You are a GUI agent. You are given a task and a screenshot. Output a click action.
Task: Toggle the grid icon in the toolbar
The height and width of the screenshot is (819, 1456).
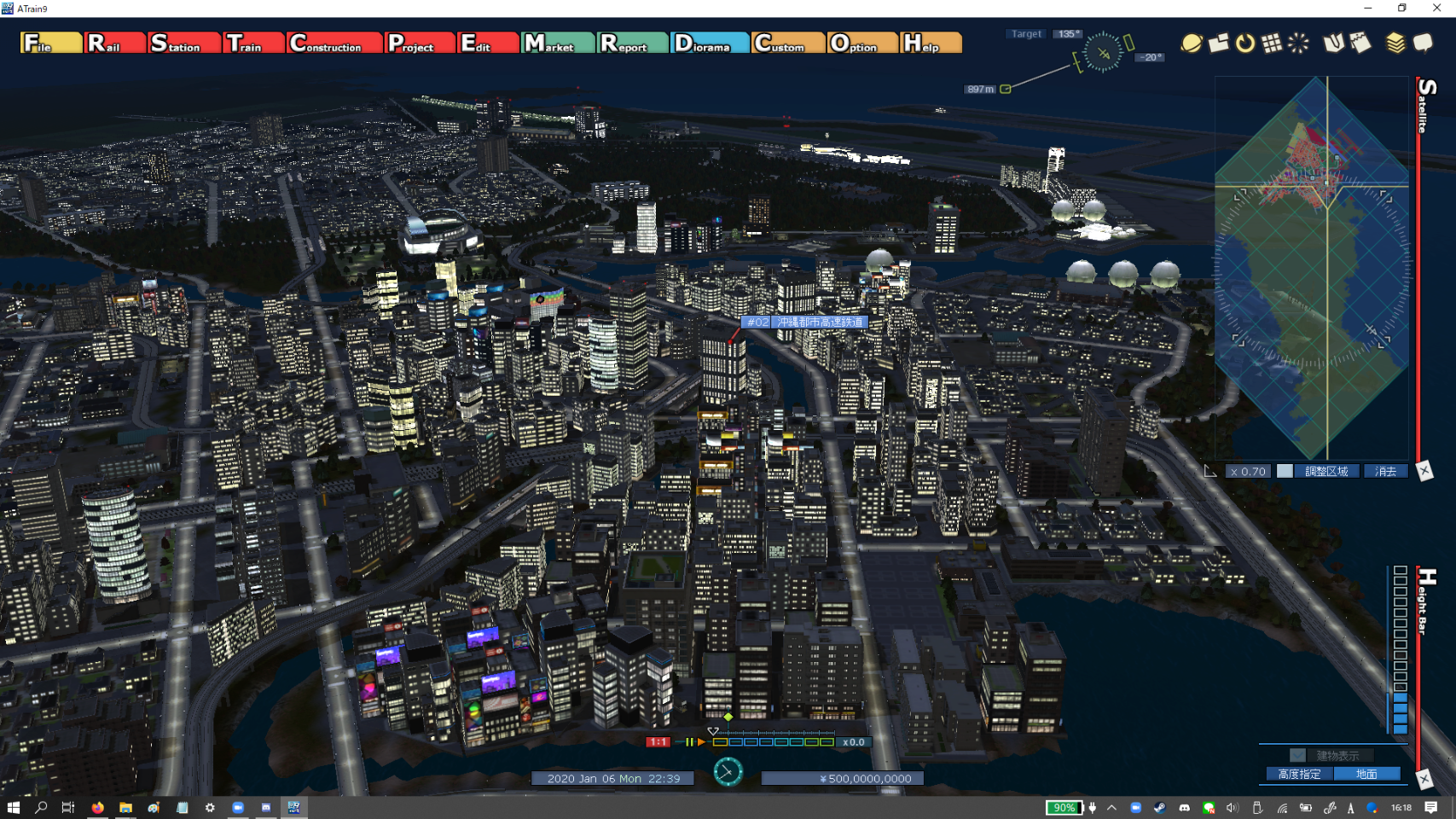pos(1272,43)
